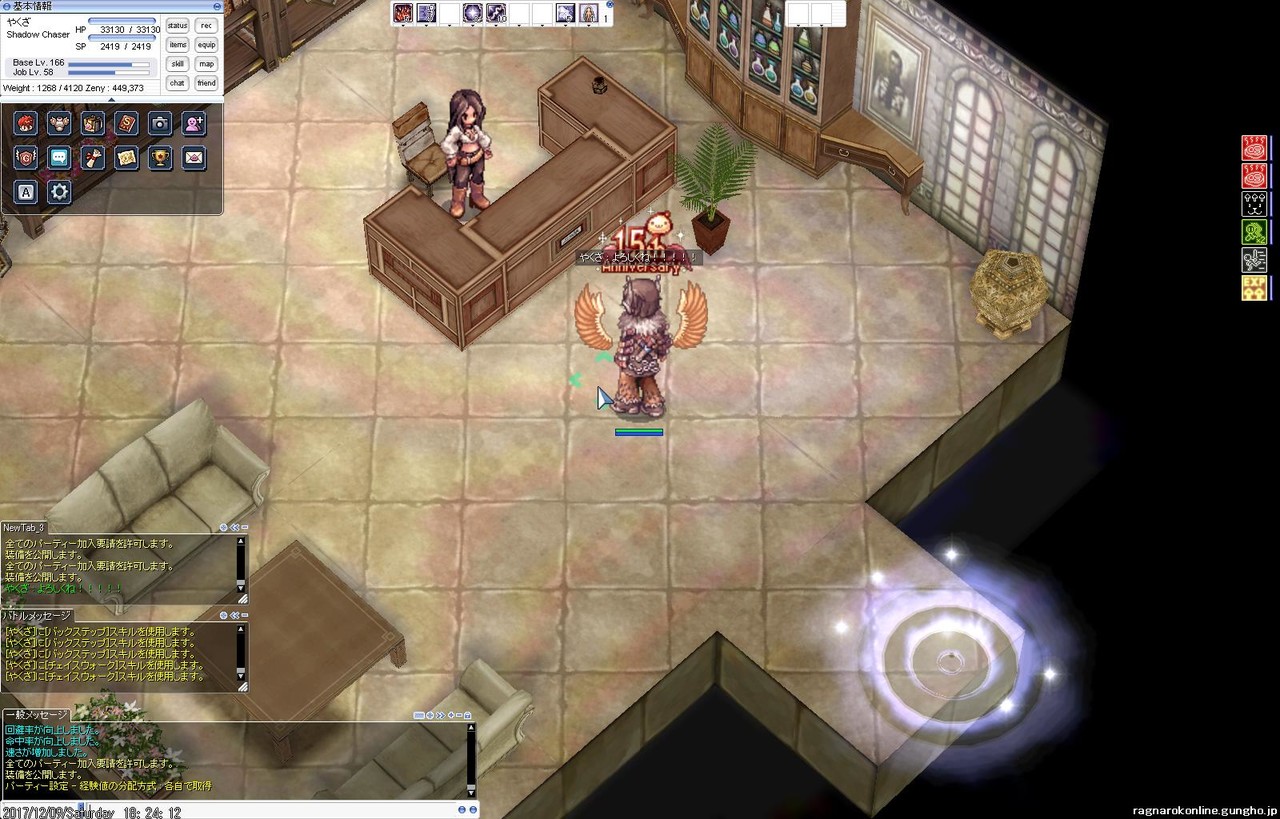Click the rec button
This screenshot has height=819, width=1280.
point(206,26)
